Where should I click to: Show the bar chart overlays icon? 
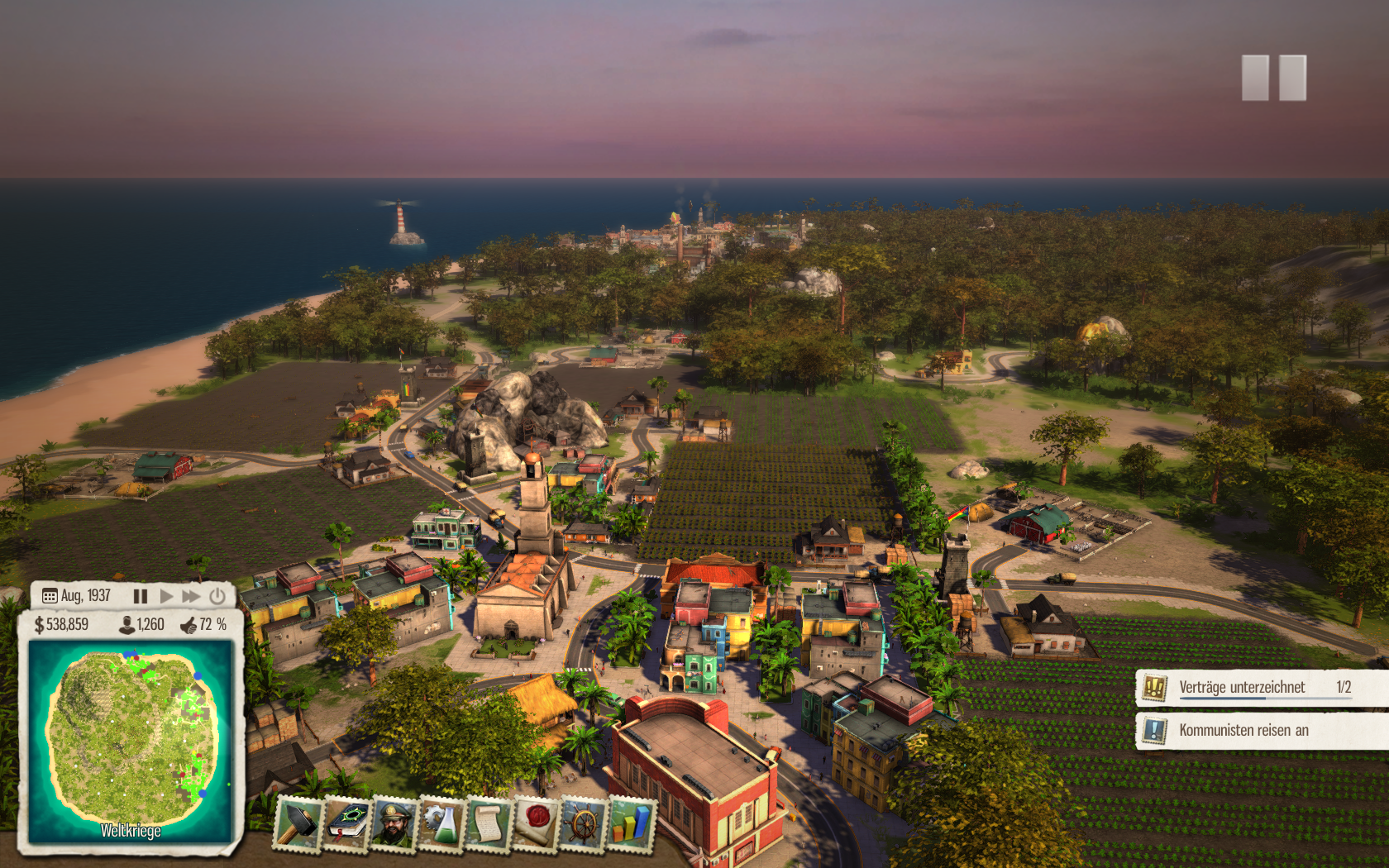(x=630, y=823)
